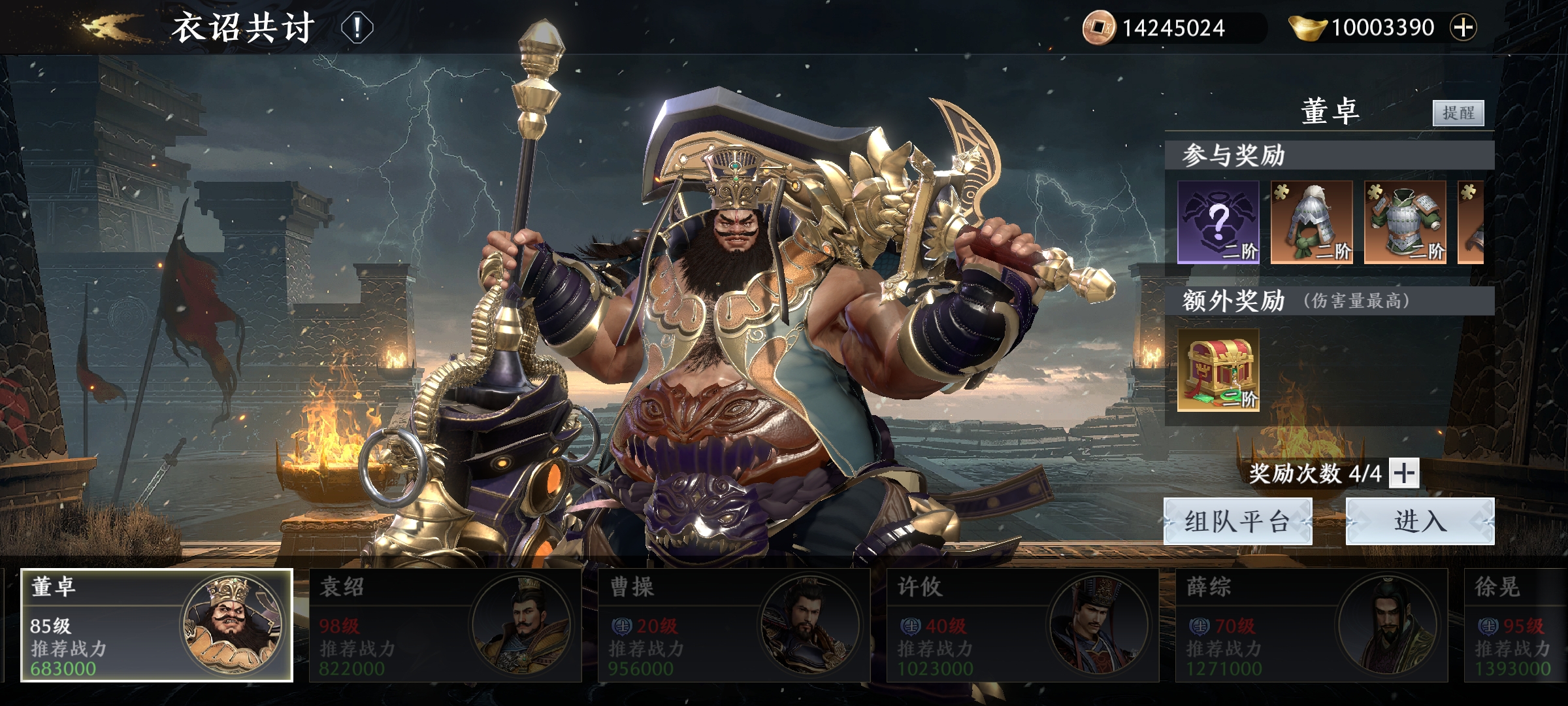Choose the 袁绍 boss tile
The image size is (1568, 706).
pyautogui.click(x=445, y=625)
